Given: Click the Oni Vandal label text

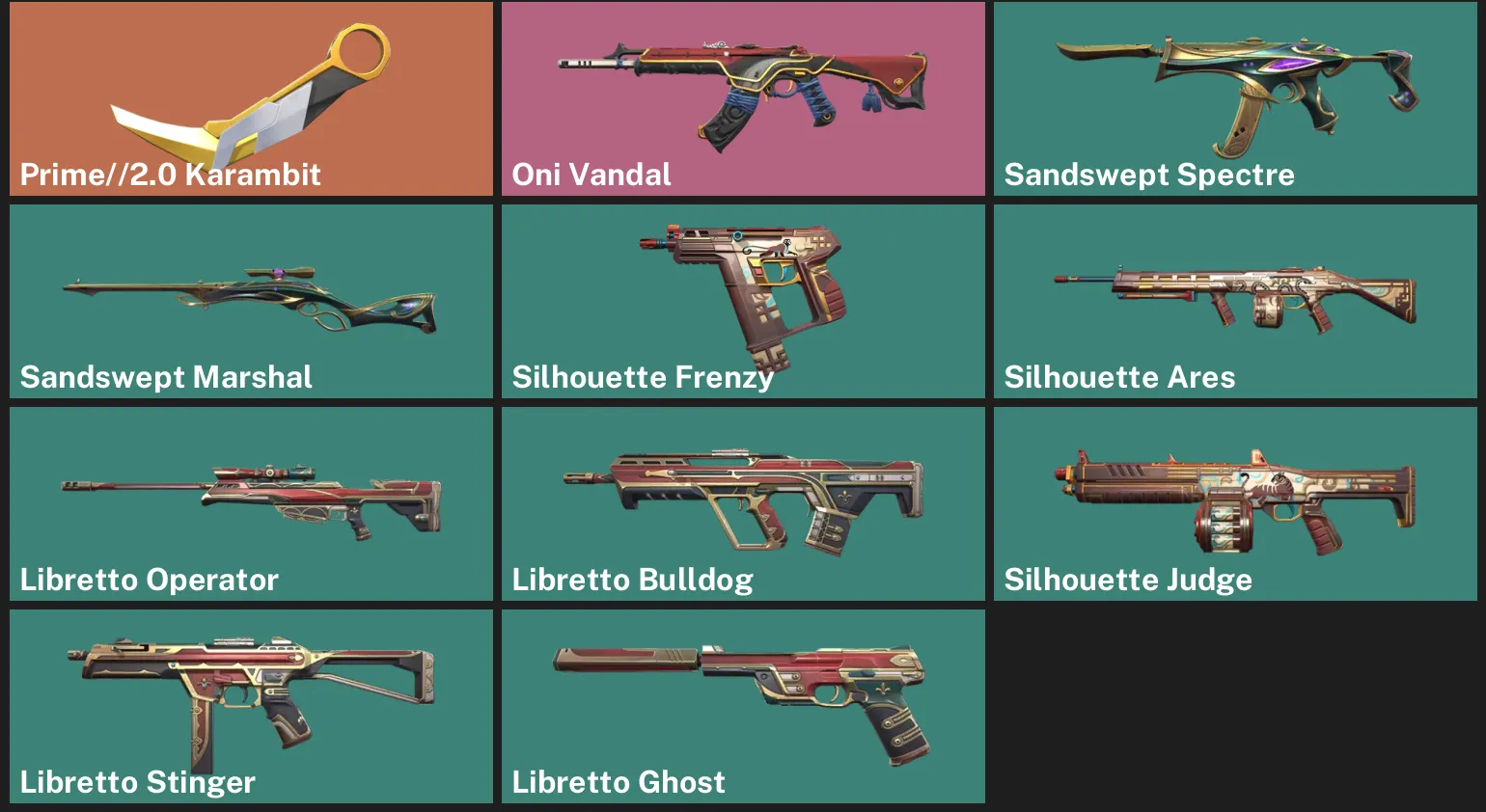Looking at the screenshot, I should click(x=590, y=175).
